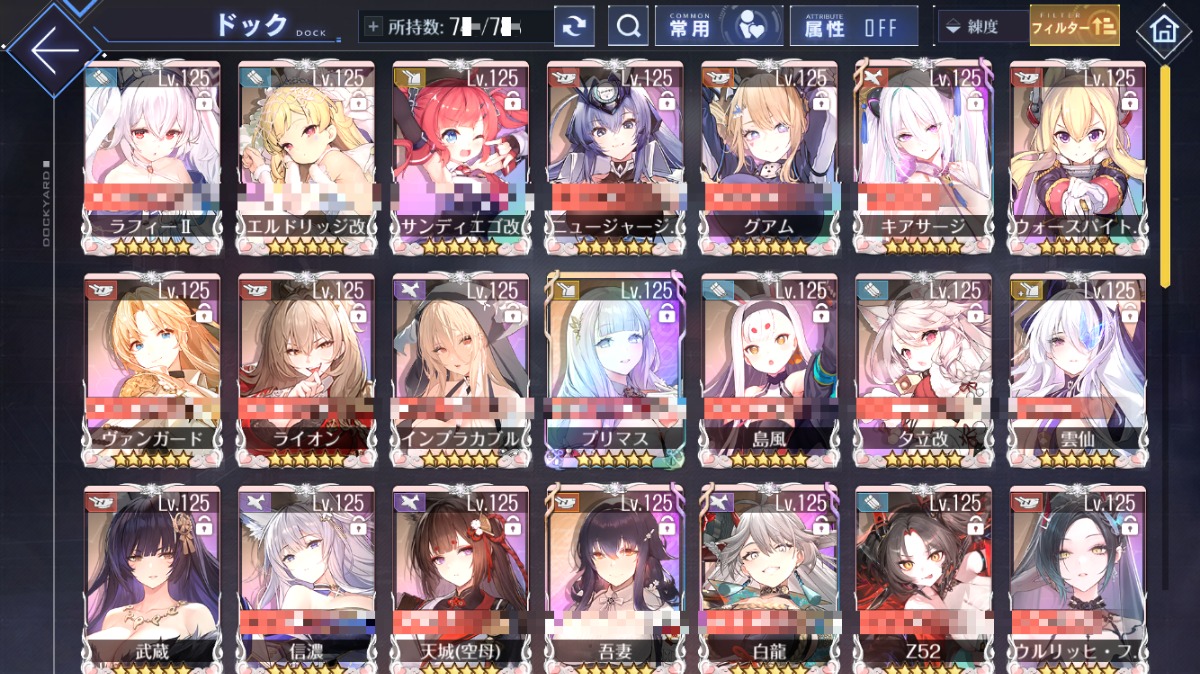Expand dock capacity with the plus button
1200x674 pixels.
pyautogui.click(x=374, y=27)
